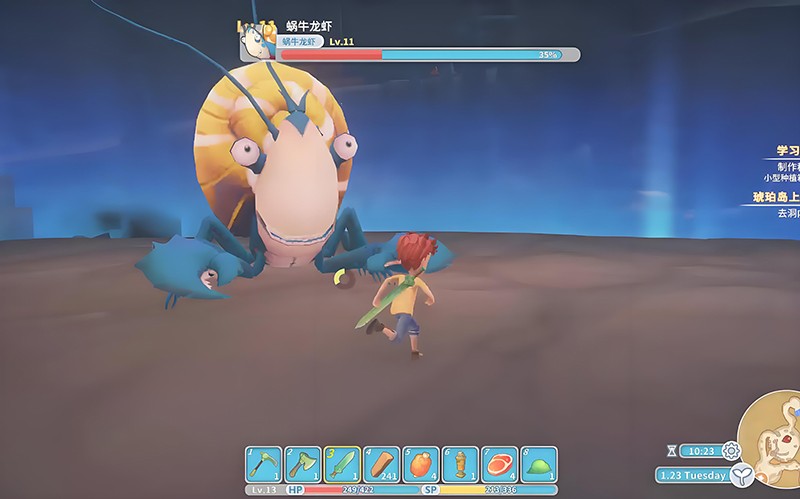The width and height of the screenshot is (800, 499).
Task: Select the raw meat hotbar slot
Action: pyautogui.click(x=499, y=465)
